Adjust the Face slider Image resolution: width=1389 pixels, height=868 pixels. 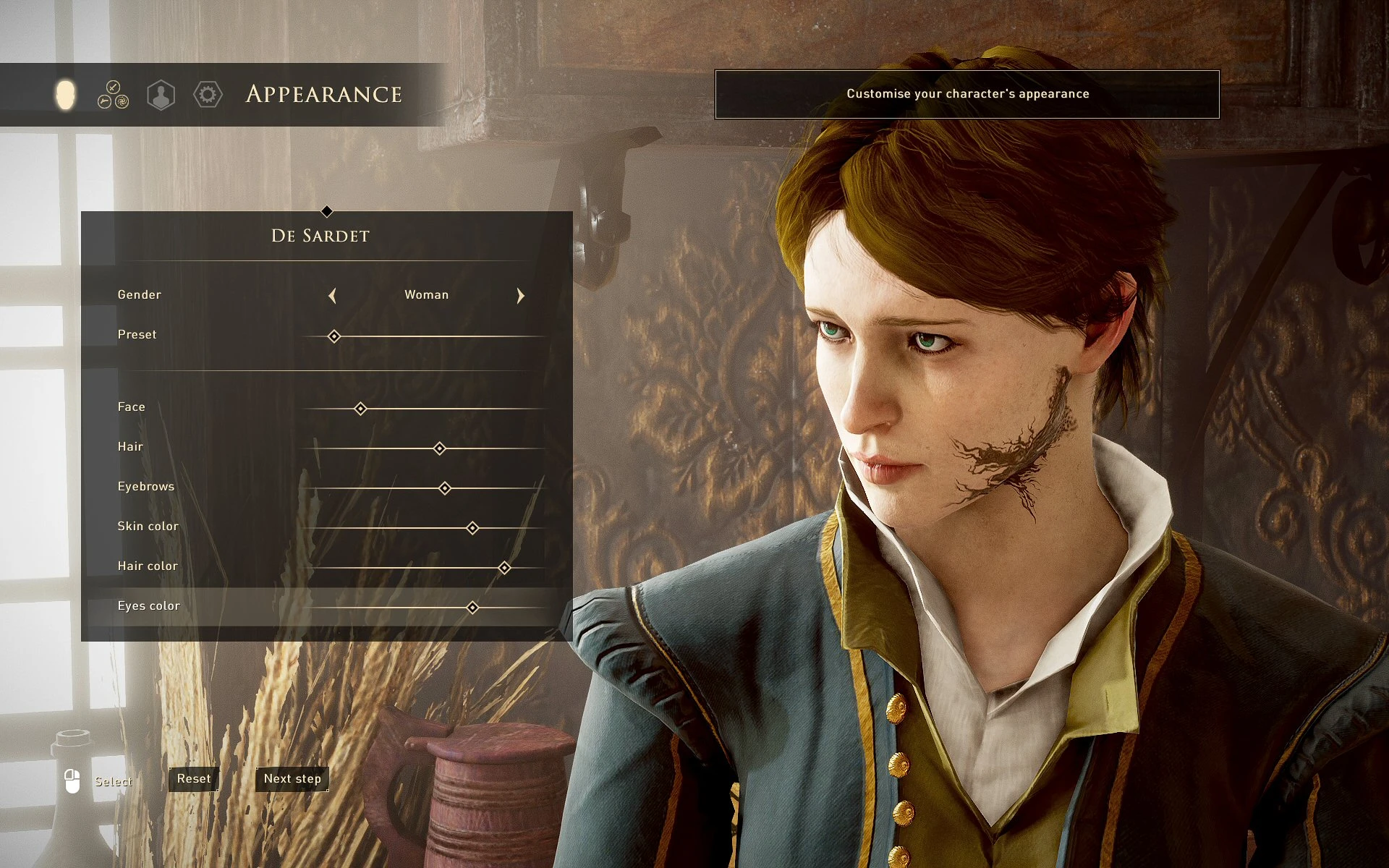[x=361, y=409]
